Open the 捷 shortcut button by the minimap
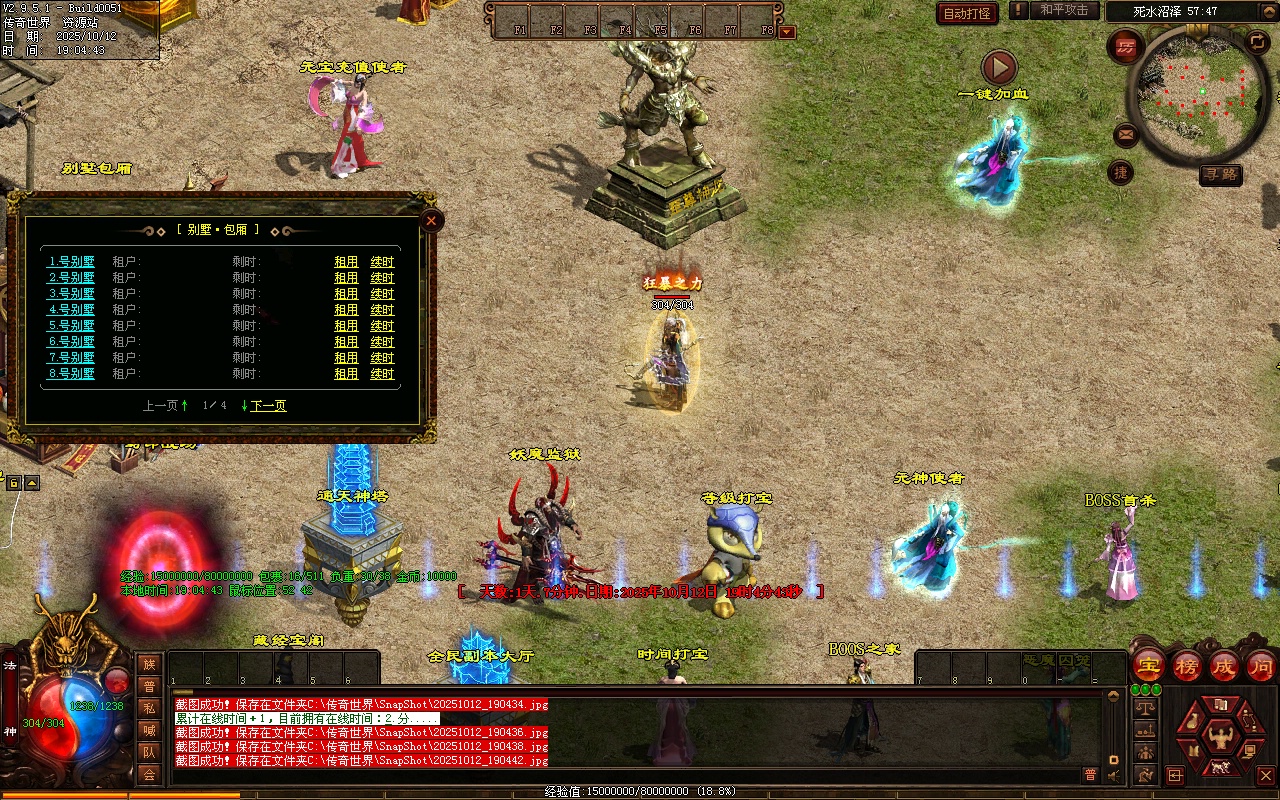Viewport: 1280px width, 800px height. pos(1121,172)
